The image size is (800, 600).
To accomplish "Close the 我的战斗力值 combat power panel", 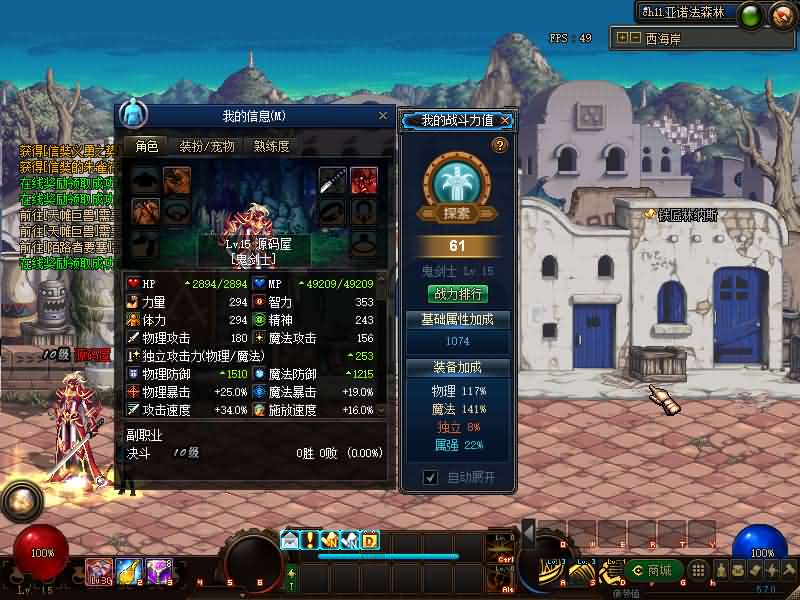I will click(506, 121).
